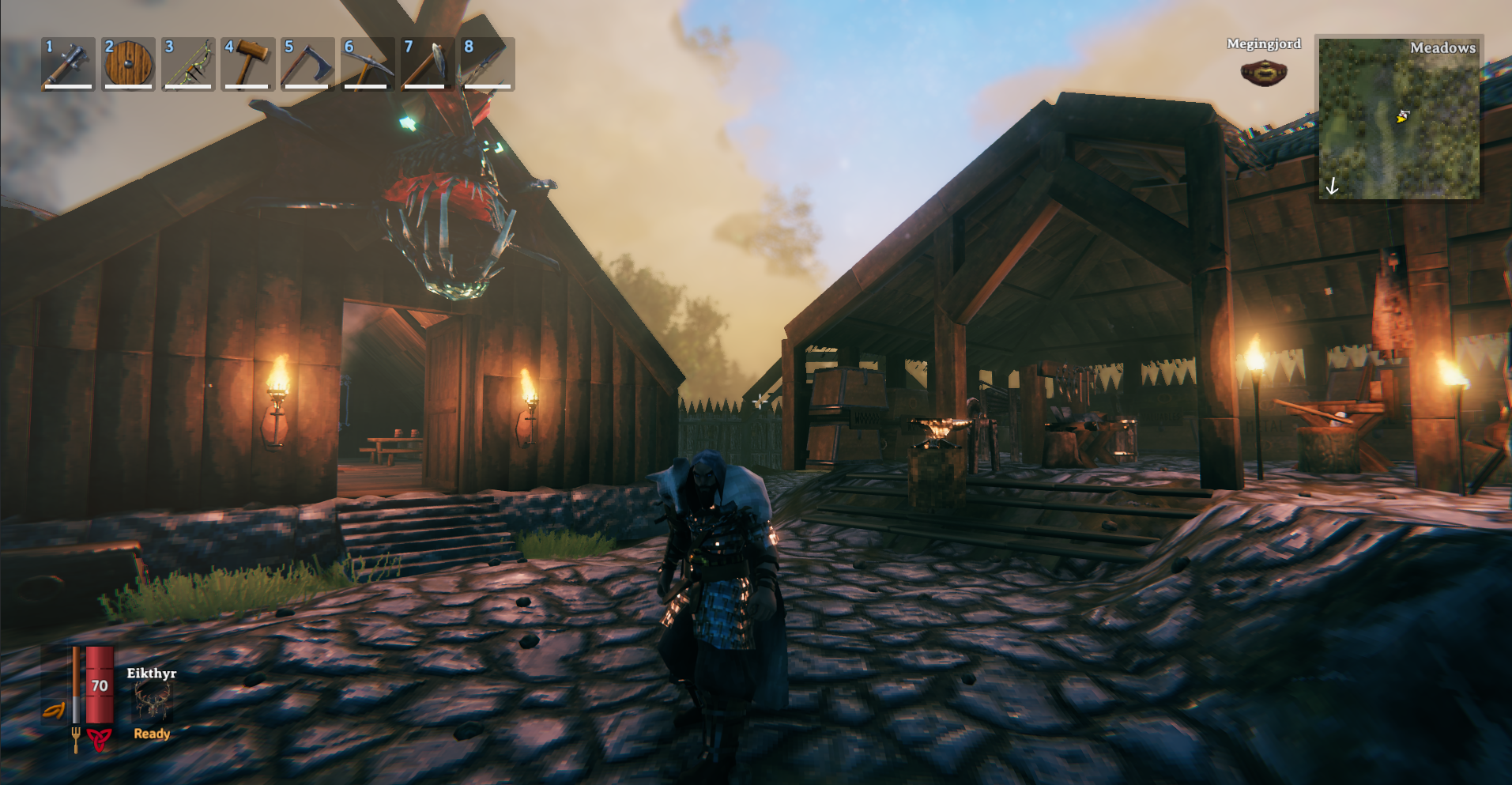Equip the round wooden shield
Image resolution: width=1512 pixels, height=785 pixels.
click(128, 64)
